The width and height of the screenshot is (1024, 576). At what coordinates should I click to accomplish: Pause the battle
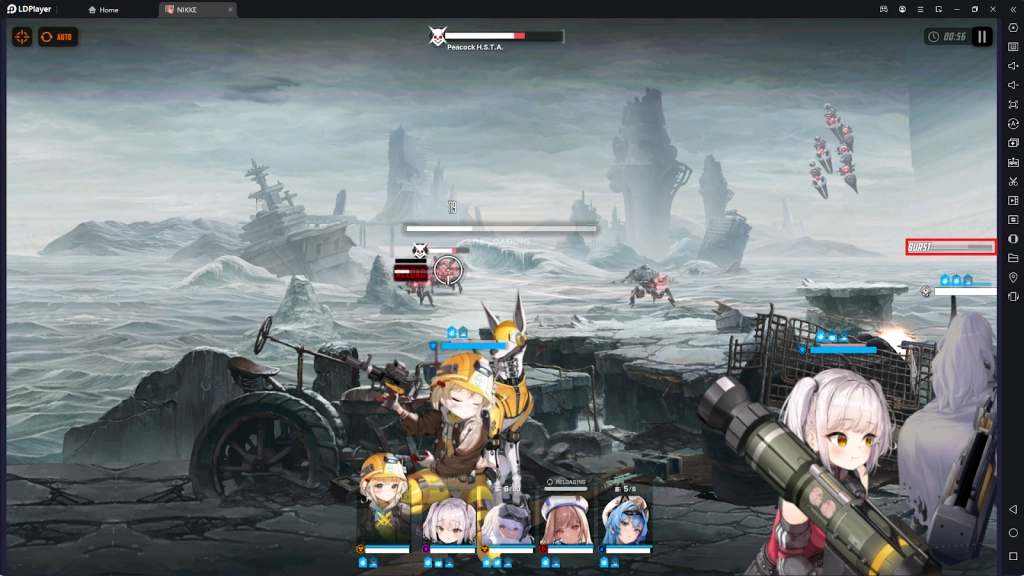(x=981, y=37)
